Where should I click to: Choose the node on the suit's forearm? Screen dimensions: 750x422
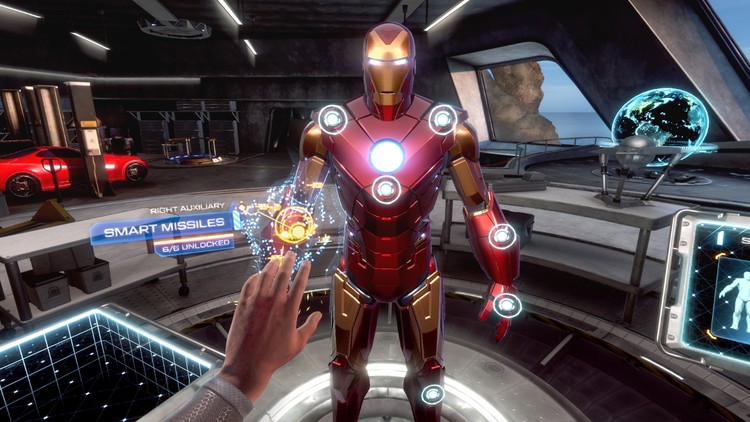(502, 236)
